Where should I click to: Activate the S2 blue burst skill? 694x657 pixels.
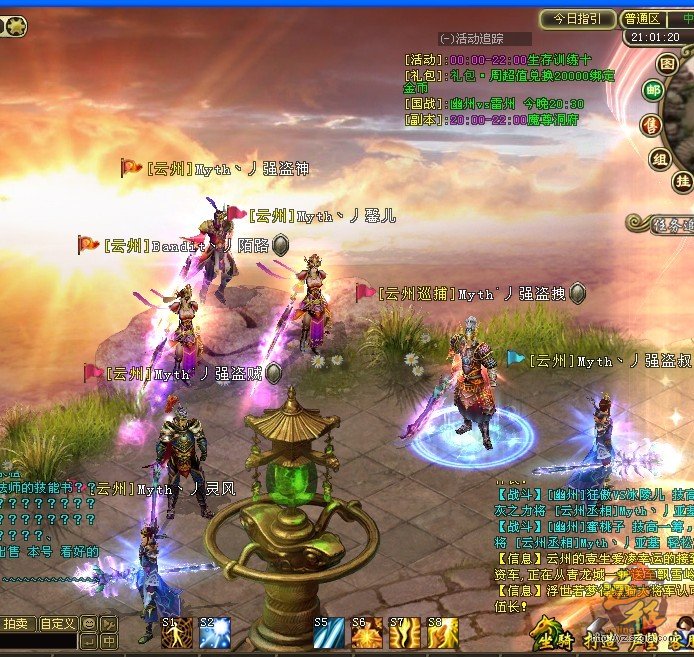point(215,633)
